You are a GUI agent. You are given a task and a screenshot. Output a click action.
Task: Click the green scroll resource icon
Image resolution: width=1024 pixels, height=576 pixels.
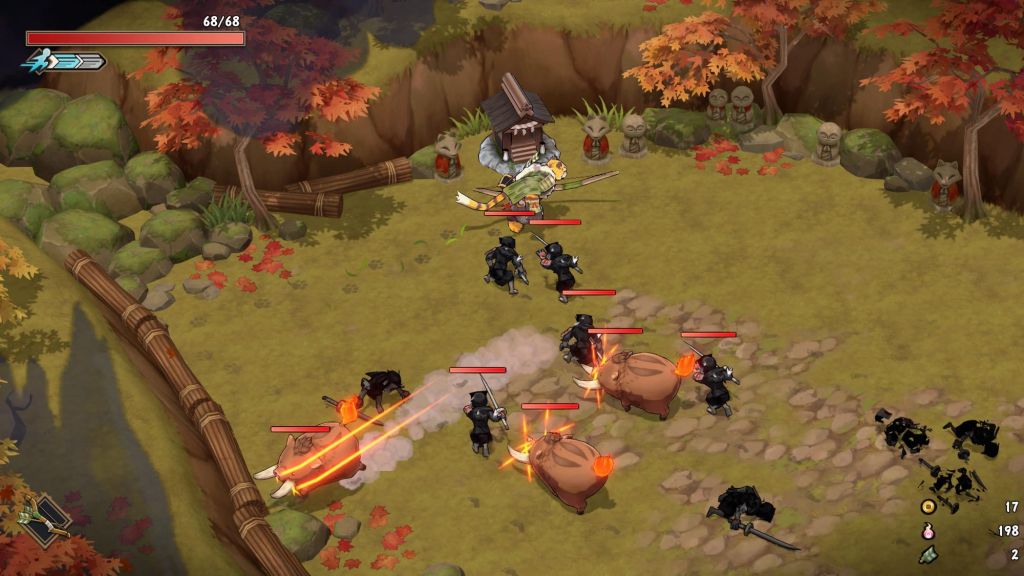928,554
